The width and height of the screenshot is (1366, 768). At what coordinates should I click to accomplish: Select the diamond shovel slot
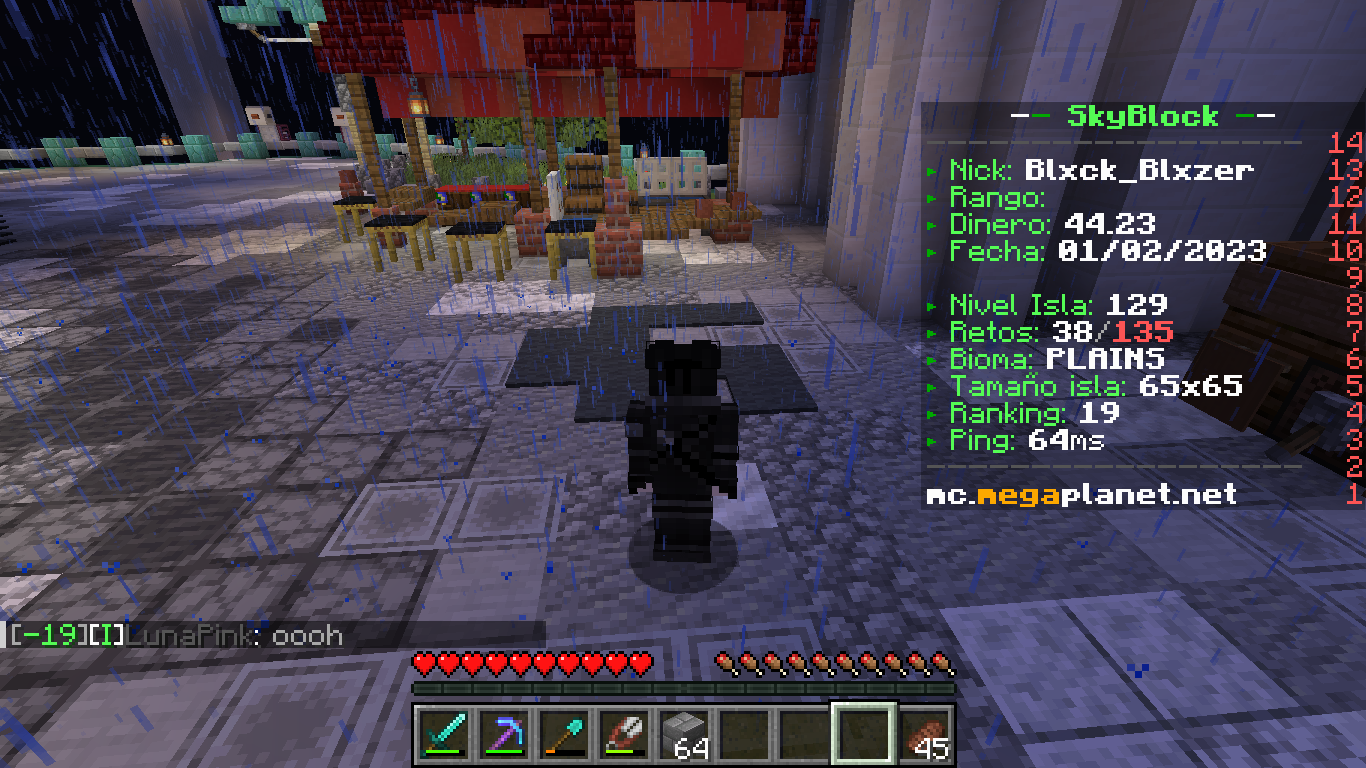[x=562, y=734]
